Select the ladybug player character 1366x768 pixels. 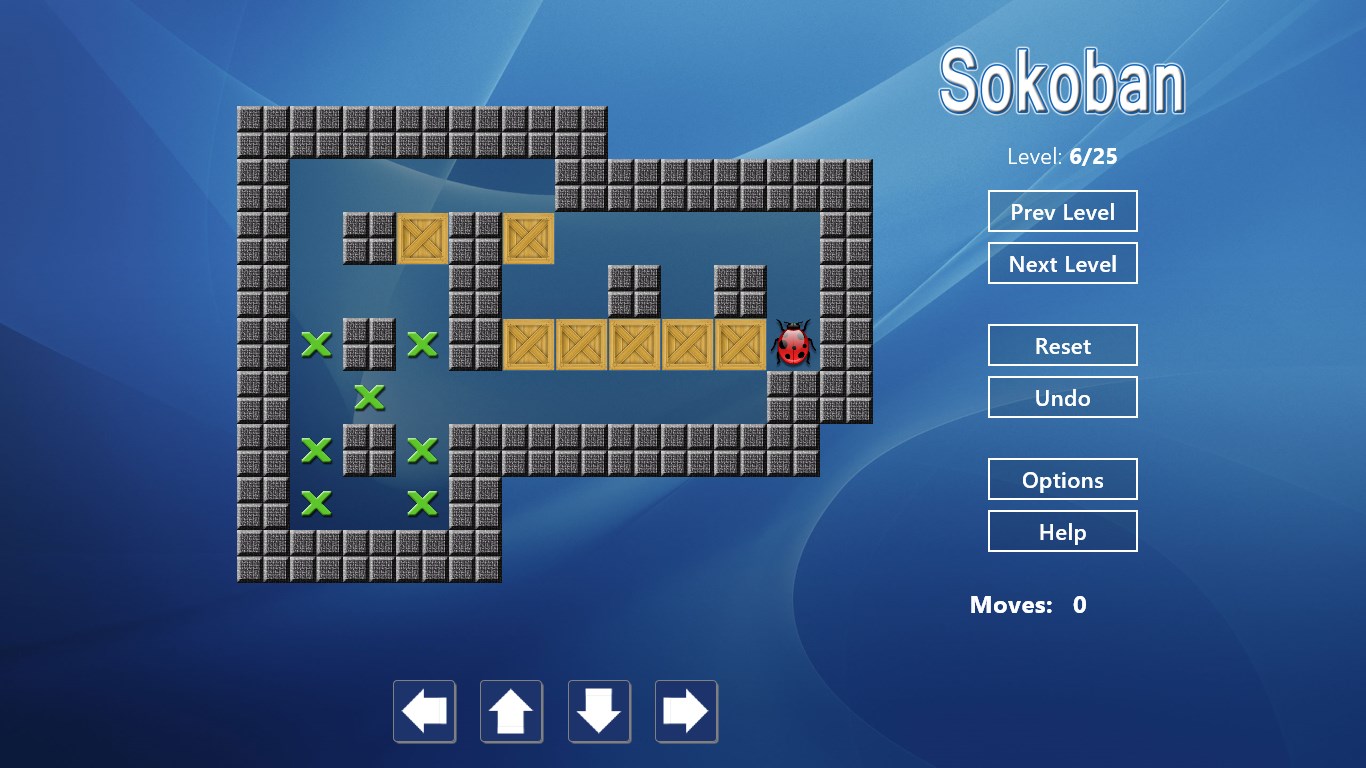793,345
